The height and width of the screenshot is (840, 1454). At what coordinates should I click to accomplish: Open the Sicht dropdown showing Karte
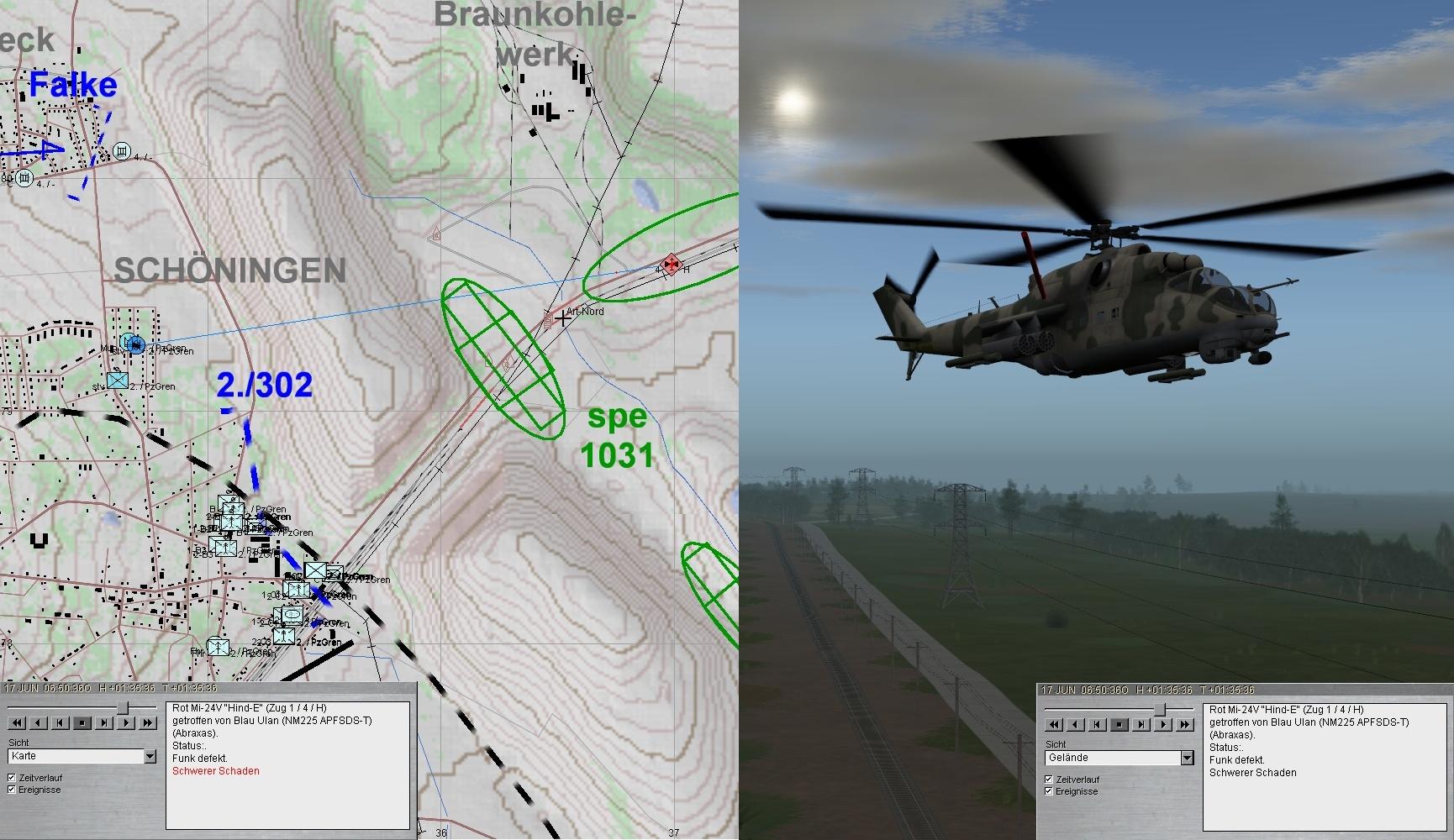[150, 757]
